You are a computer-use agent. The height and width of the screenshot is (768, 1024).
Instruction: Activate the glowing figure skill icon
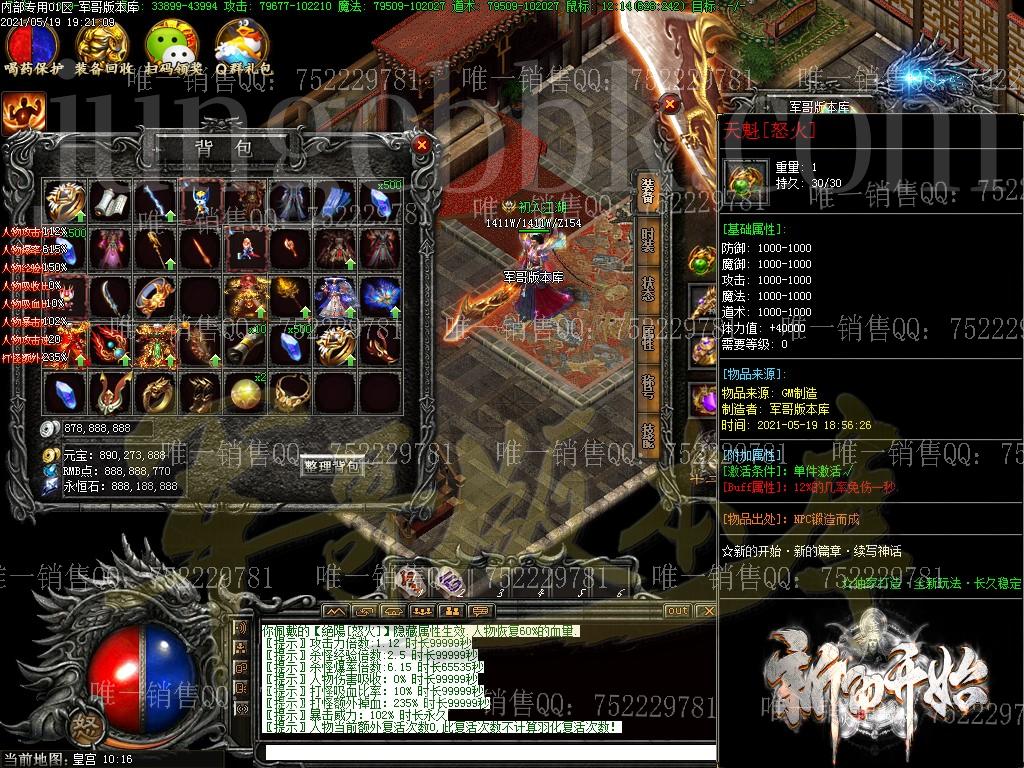pos(22,113)
